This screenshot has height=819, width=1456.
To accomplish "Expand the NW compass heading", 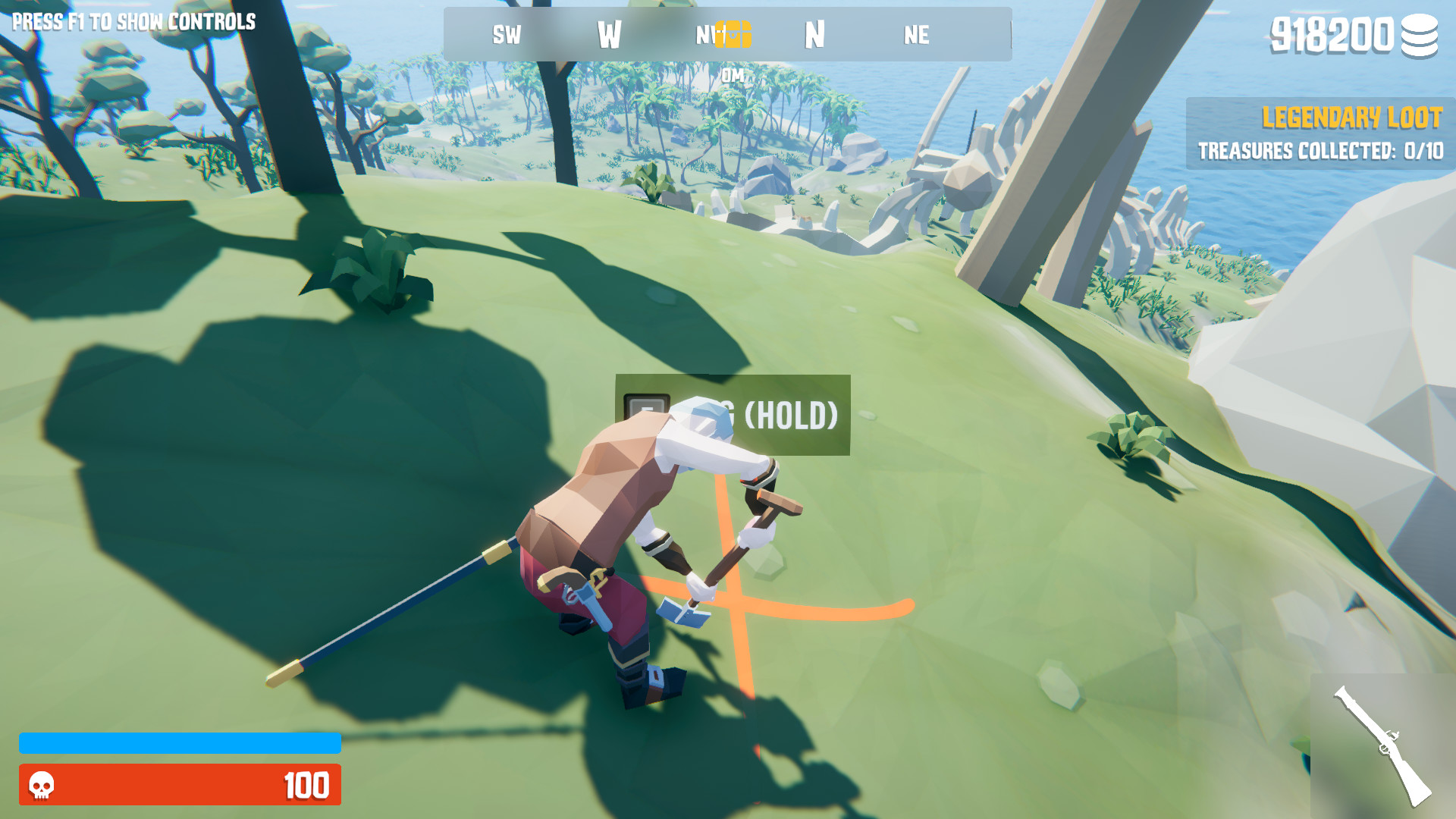I will click(x=707, y=34).
